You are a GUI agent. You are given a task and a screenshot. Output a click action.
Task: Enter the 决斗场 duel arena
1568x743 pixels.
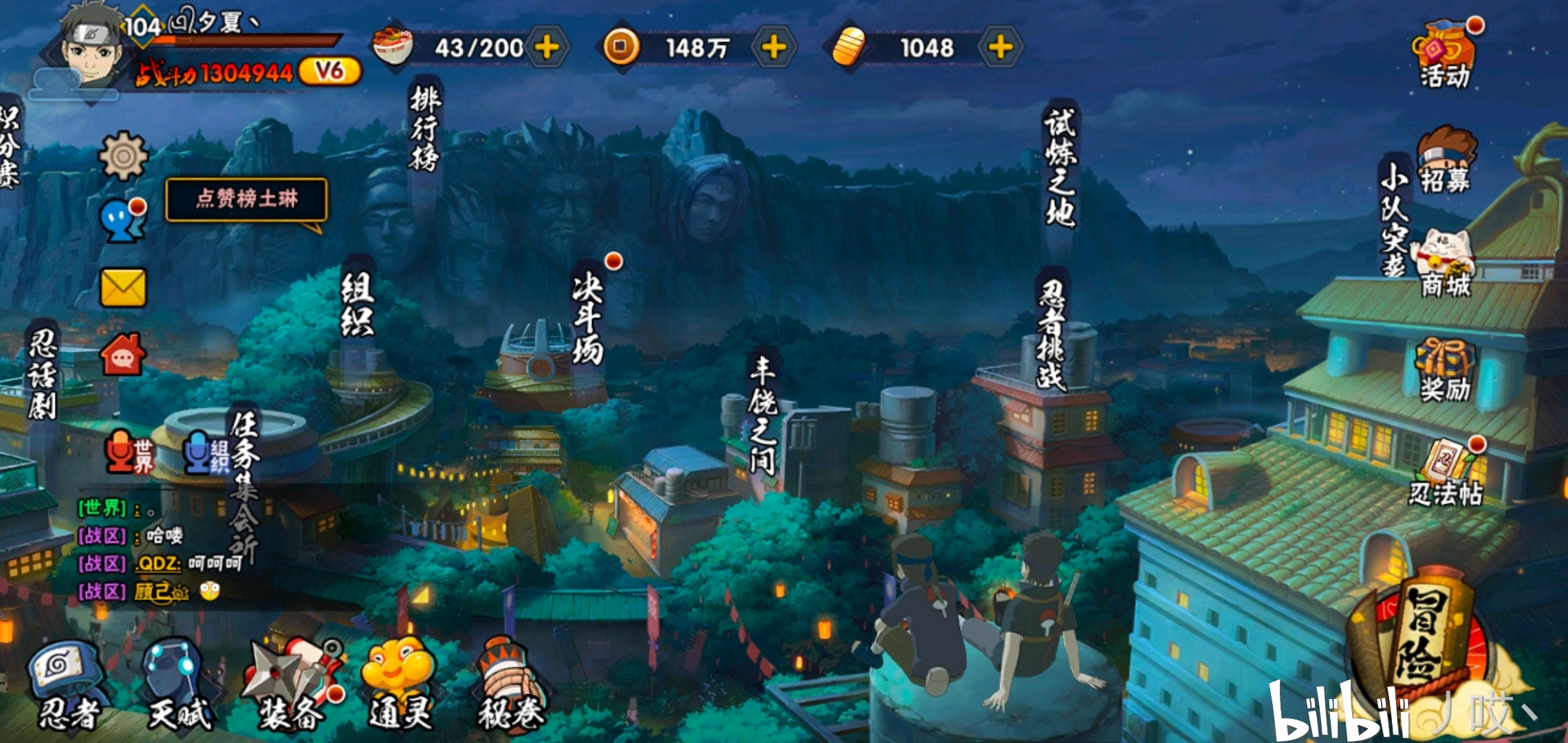588,316
